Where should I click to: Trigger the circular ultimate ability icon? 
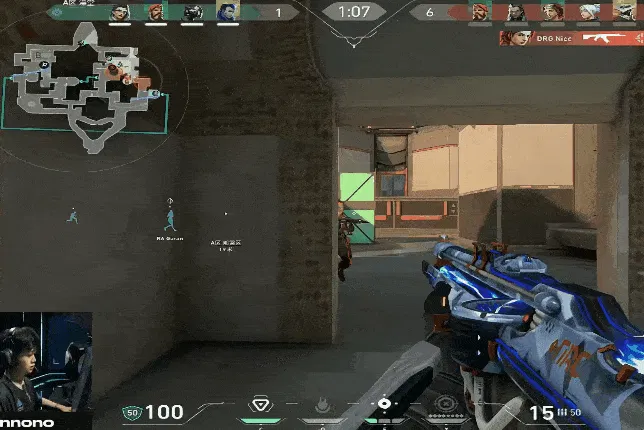[446, 405]
